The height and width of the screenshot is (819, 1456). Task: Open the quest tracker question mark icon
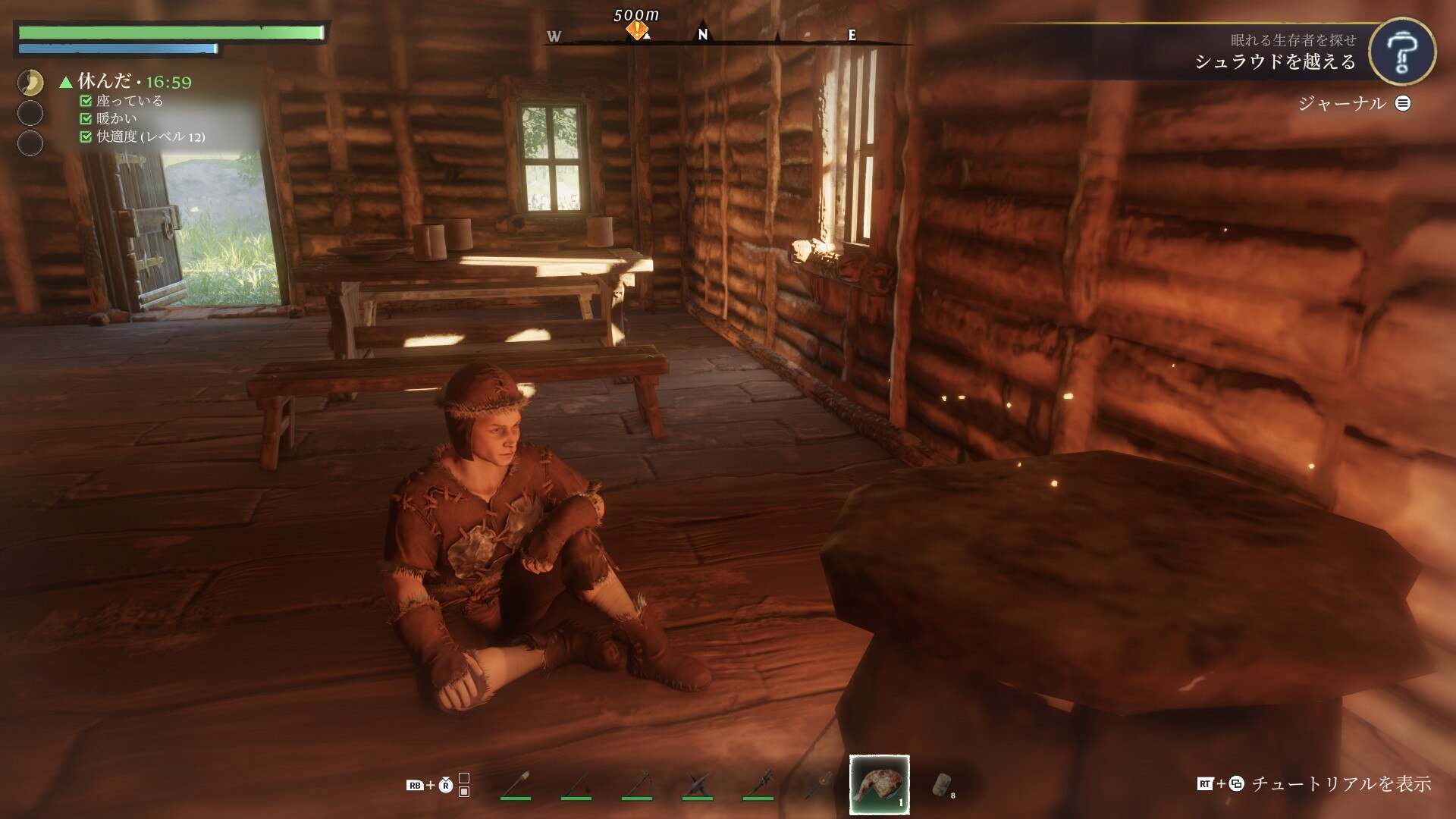(1401, 52)
